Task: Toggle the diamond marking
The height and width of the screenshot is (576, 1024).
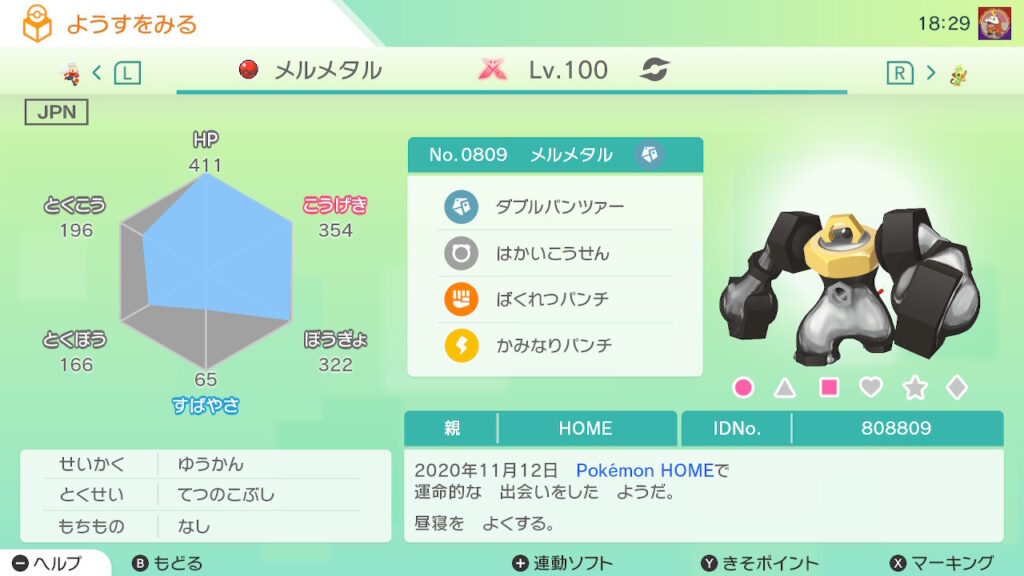Action: pyautogui.click(x=957, y=387)
